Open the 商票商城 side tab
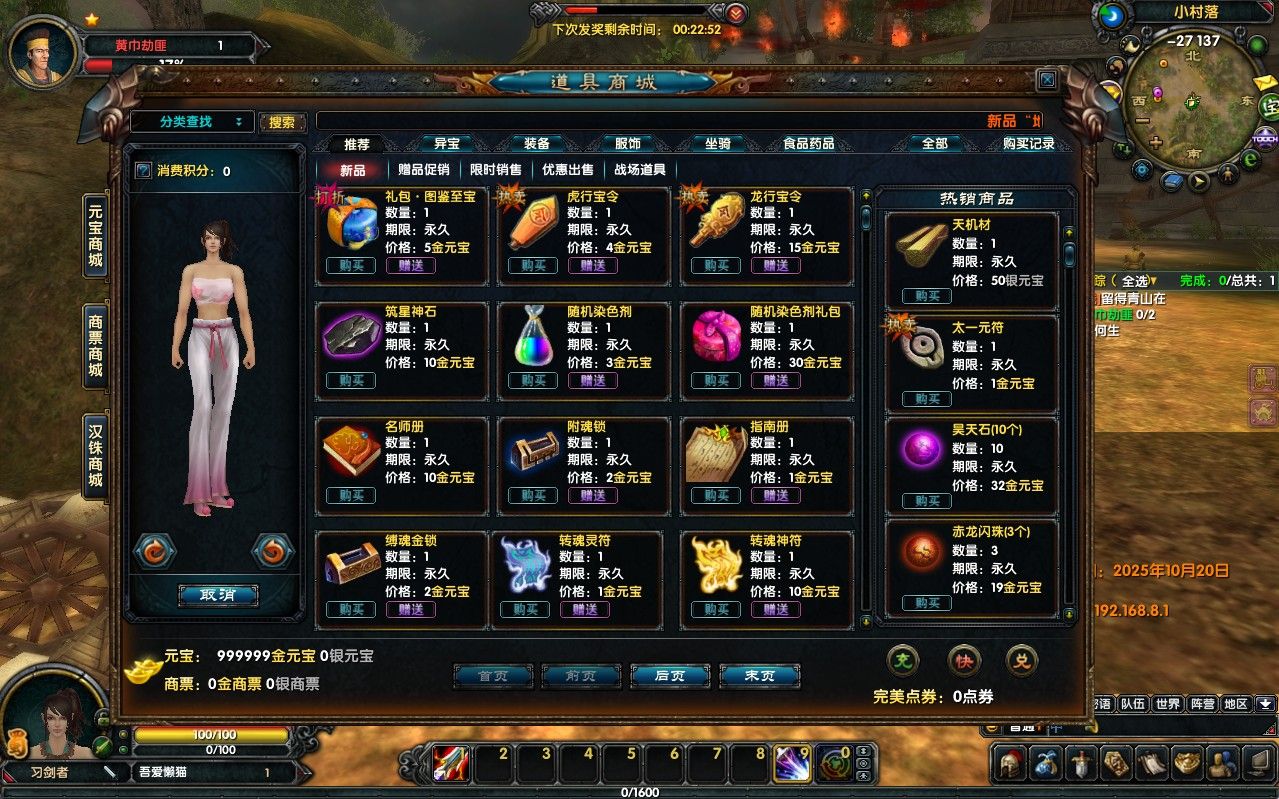 pyautogui.click(x=96, y=346)
